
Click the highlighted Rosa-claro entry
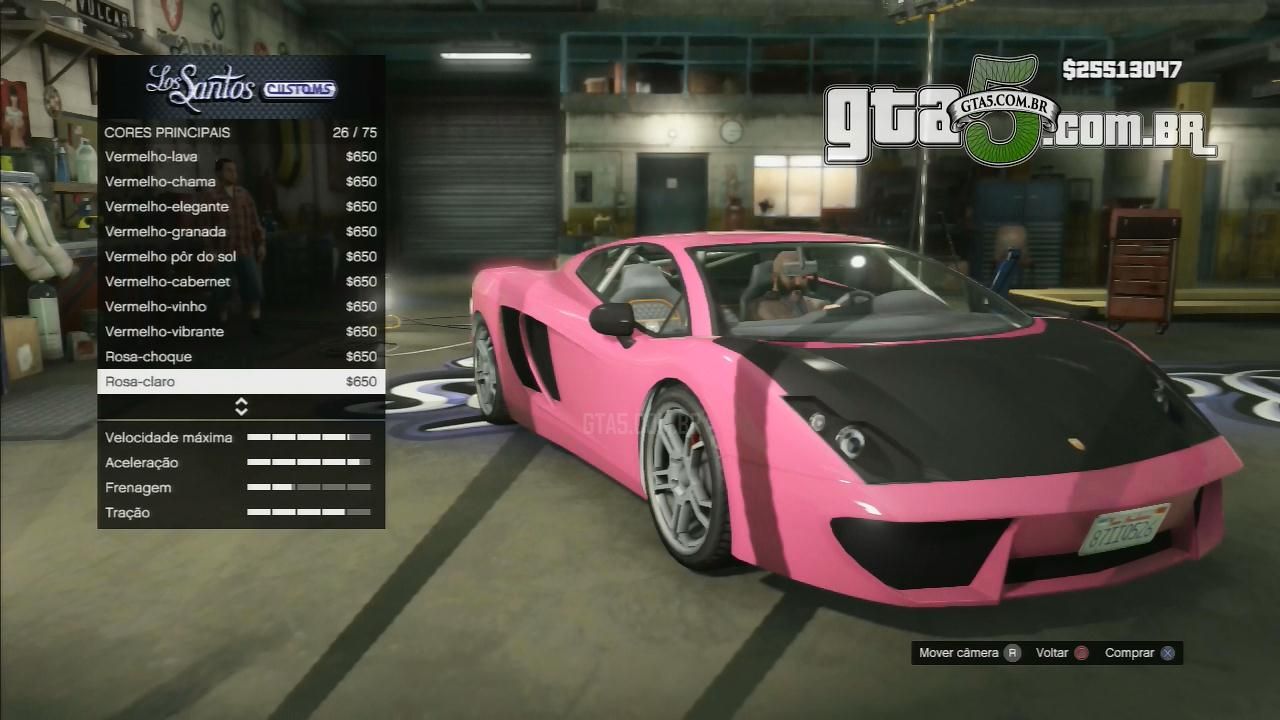coord(240,382)
